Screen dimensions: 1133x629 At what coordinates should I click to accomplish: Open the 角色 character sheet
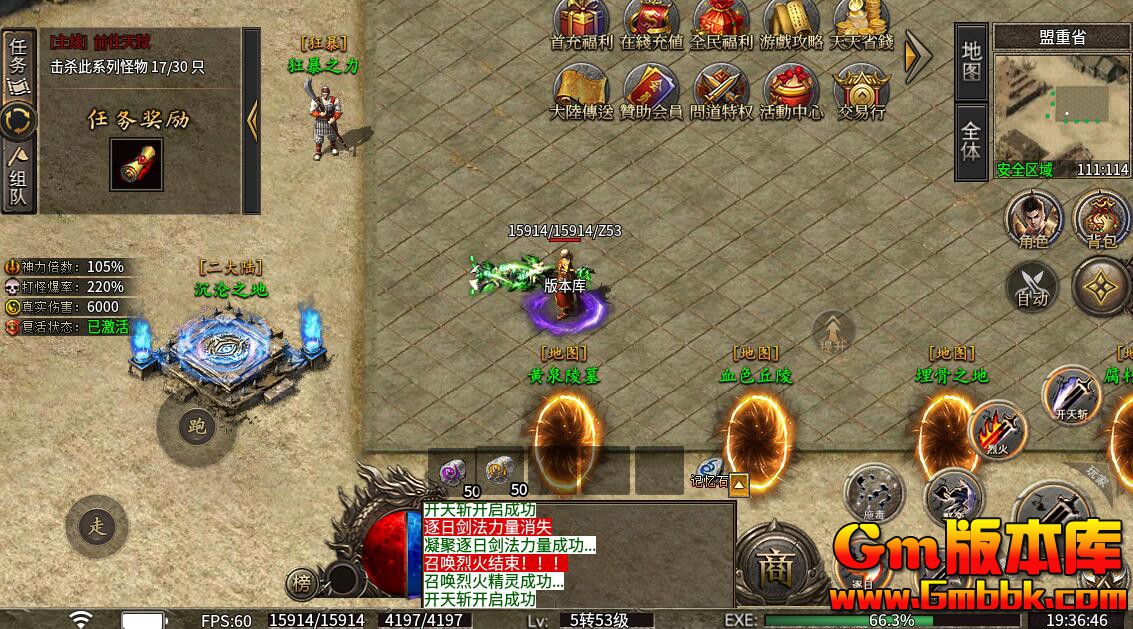(x=1034, y=220)
